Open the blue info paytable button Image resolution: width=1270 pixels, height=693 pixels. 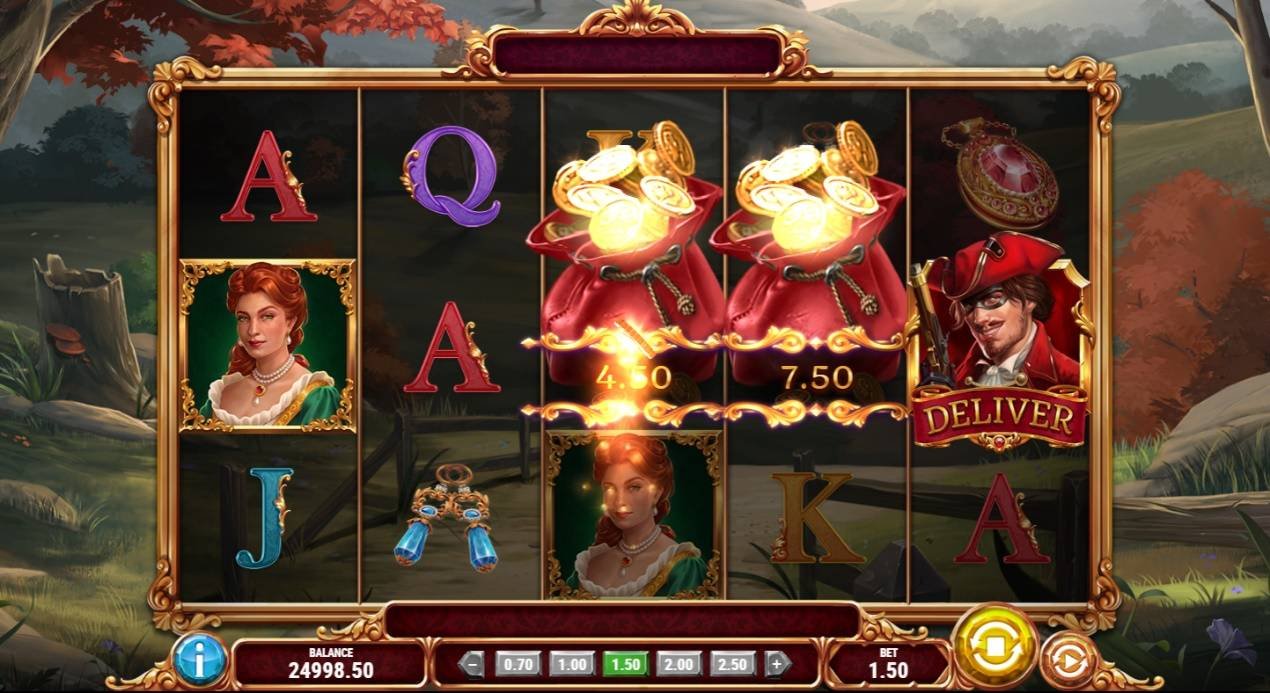(200, 660)
